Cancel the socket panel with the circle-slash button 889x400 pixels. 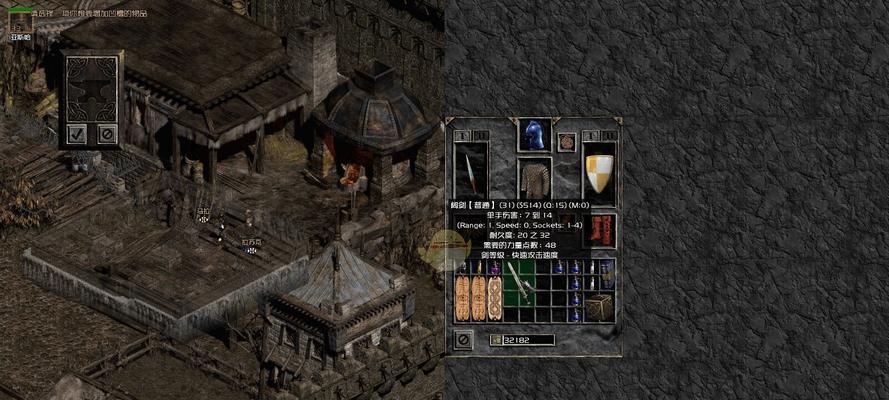(106, 133)
